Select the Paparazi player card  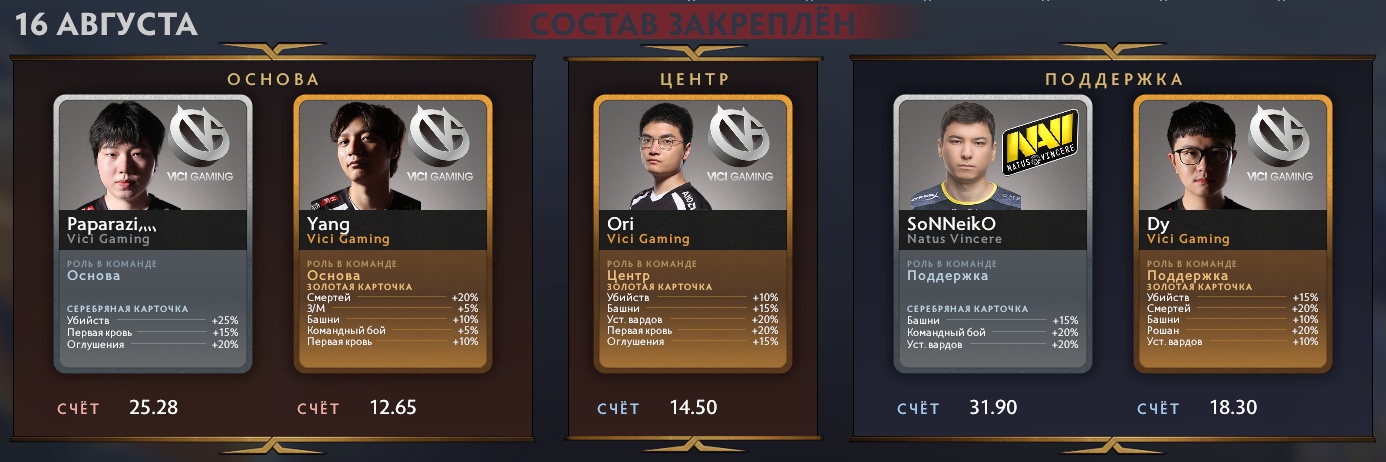pos(152,234)
